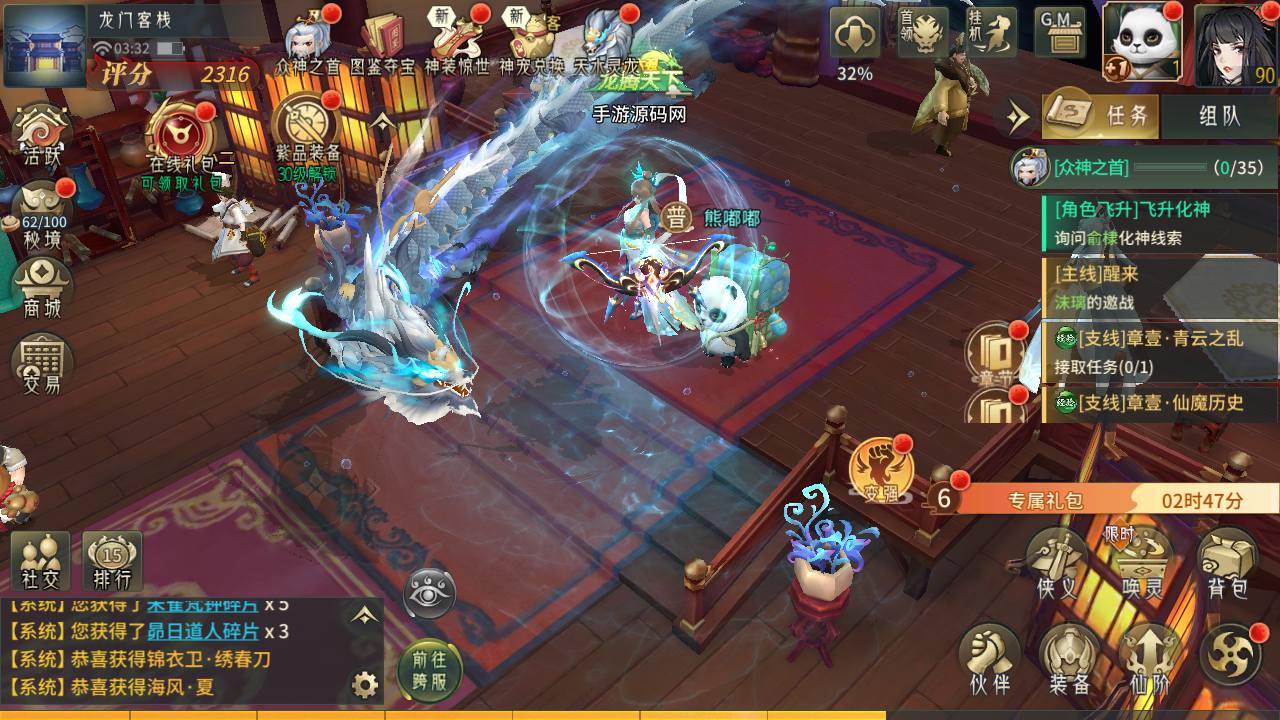The width and height of the screenshot is (1280, 720).
Task: Show the 排行 rankings
Action: (x=112, y=560)
